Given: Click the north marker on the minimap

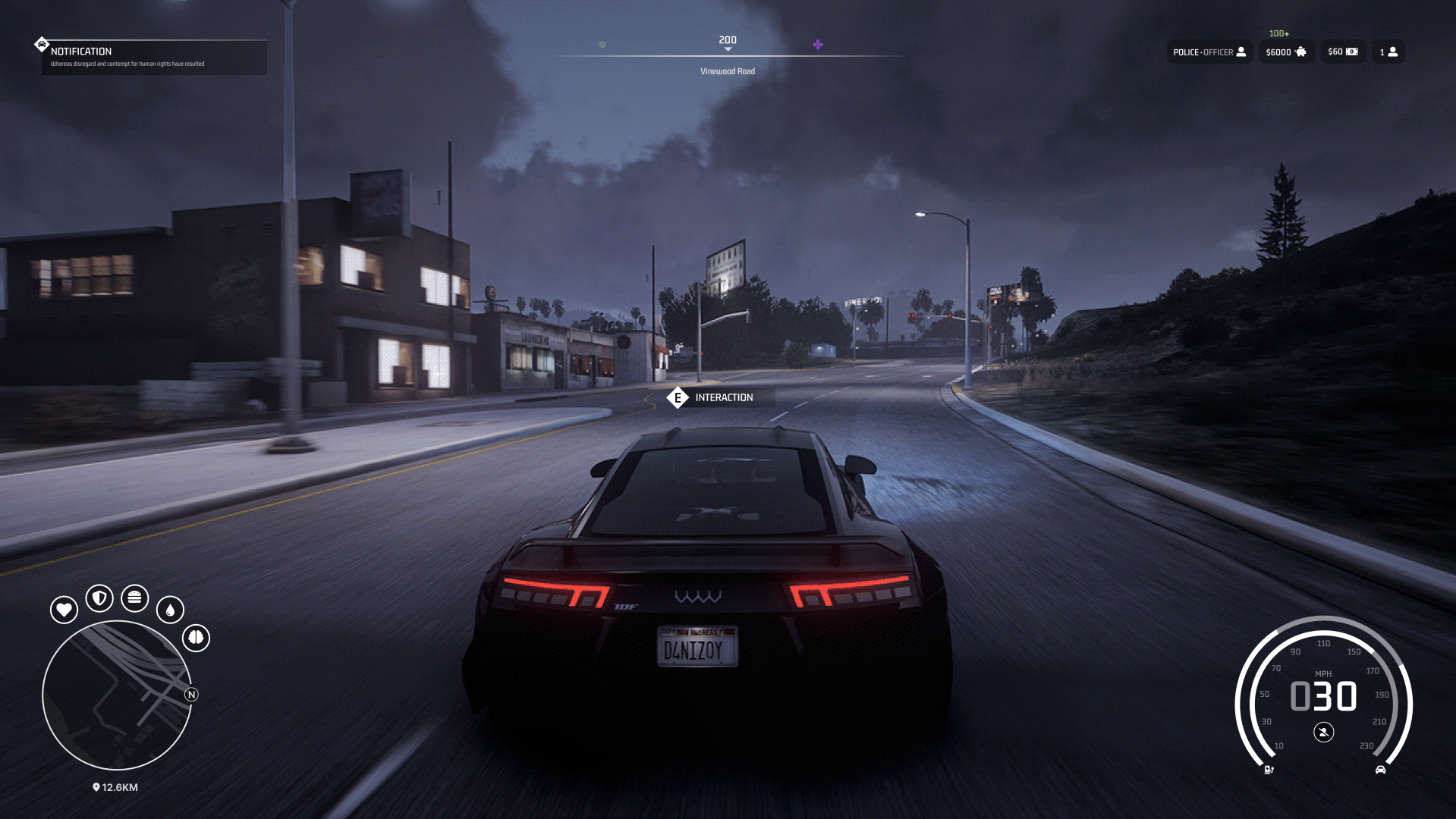Looking at the screenshot, I should [191, 695].
